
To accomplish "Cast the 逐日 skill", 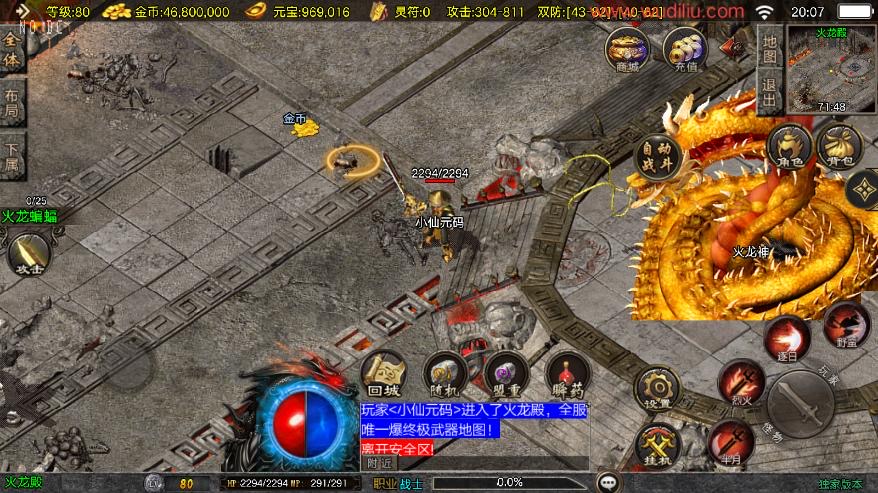I will tap(787, 338).
